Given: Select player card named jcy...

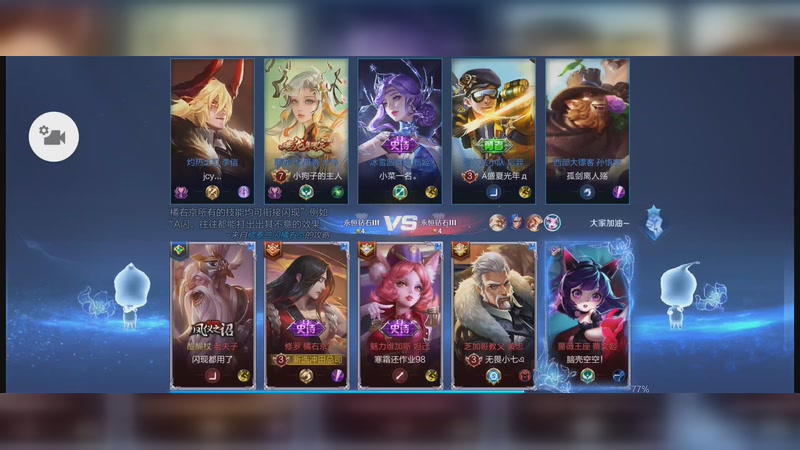Looking at the screenshot, I should tap(212, 130).
